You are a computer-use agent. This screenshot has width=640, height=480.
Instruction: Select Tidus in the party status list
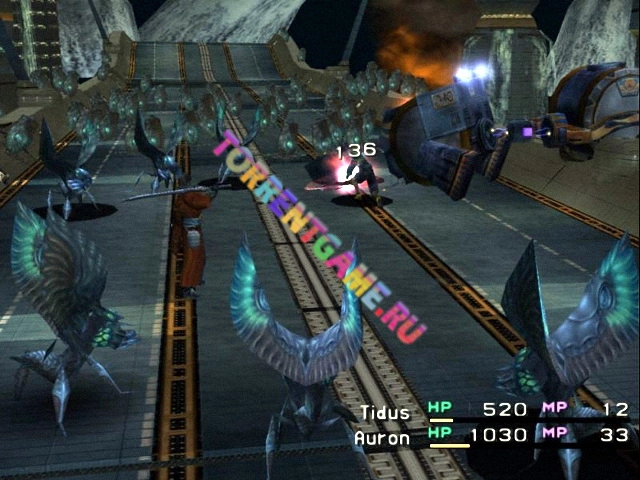click(x=385, y=410)
